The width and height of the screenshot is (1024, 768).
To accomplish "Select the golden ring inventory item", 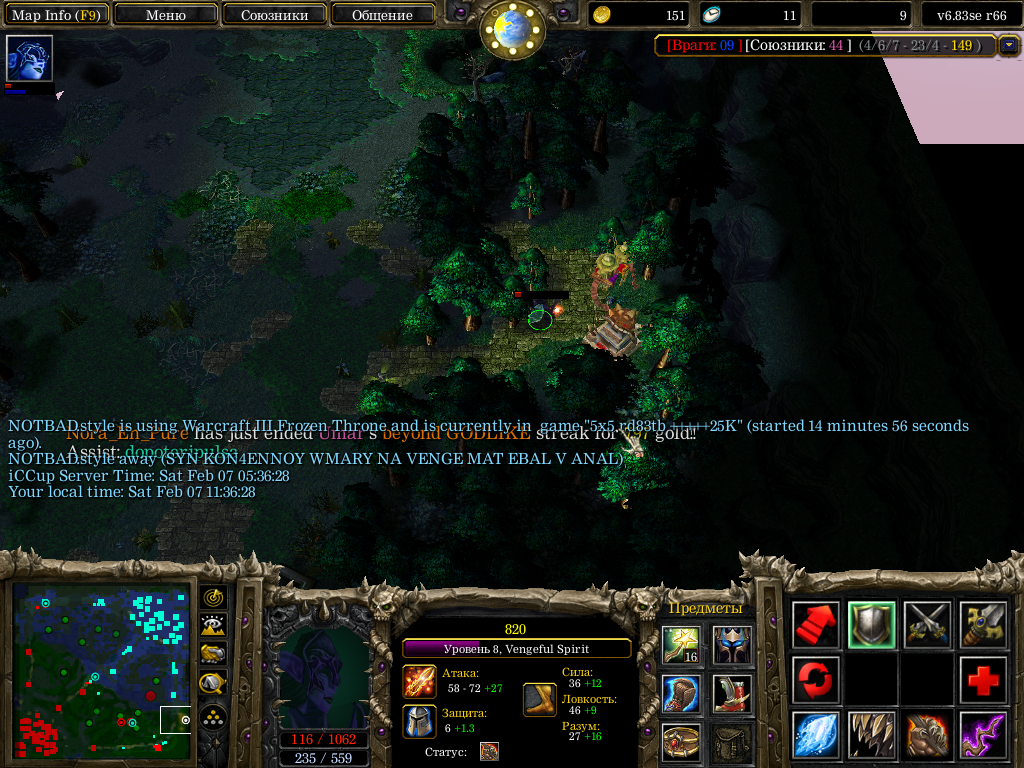I will [681, 742].
